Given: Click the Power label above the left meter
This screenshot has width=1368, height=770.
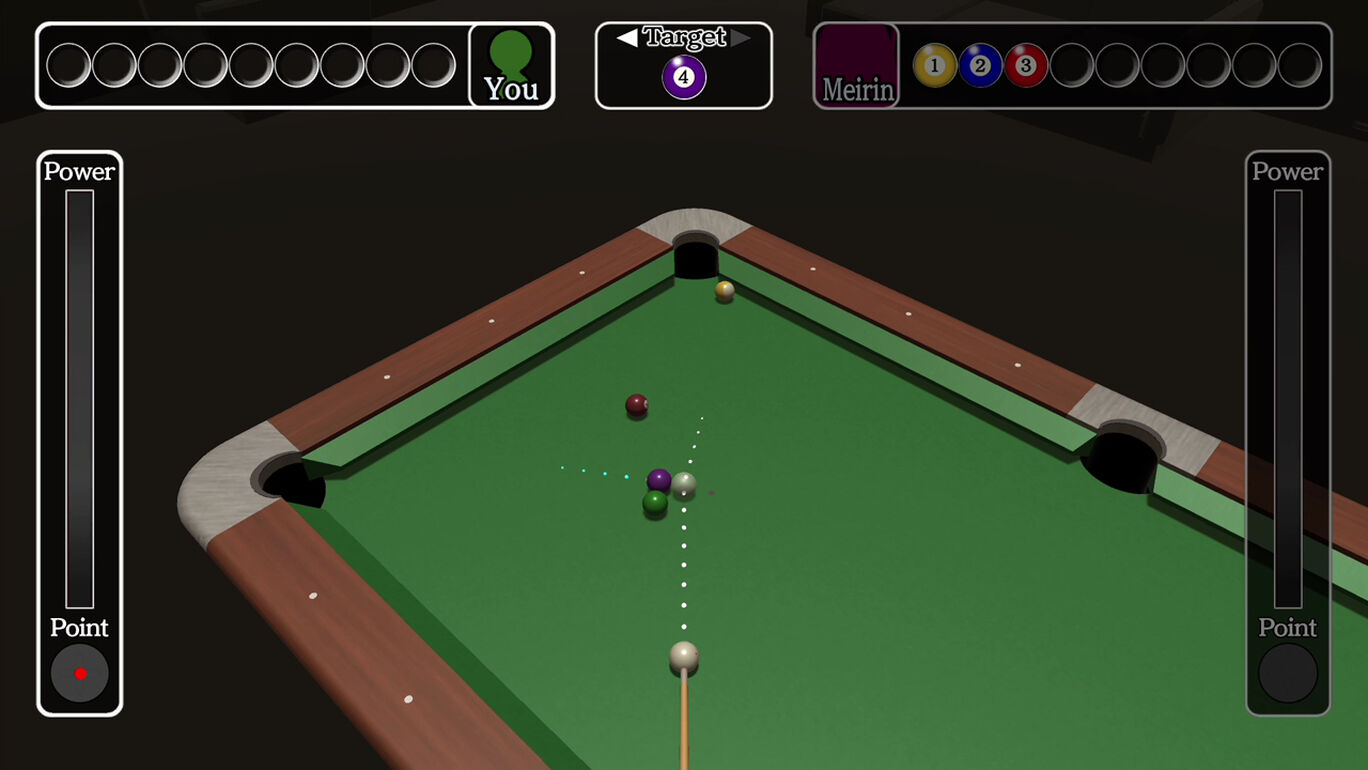Looking at the screenshot, I should tap(79, 171).
